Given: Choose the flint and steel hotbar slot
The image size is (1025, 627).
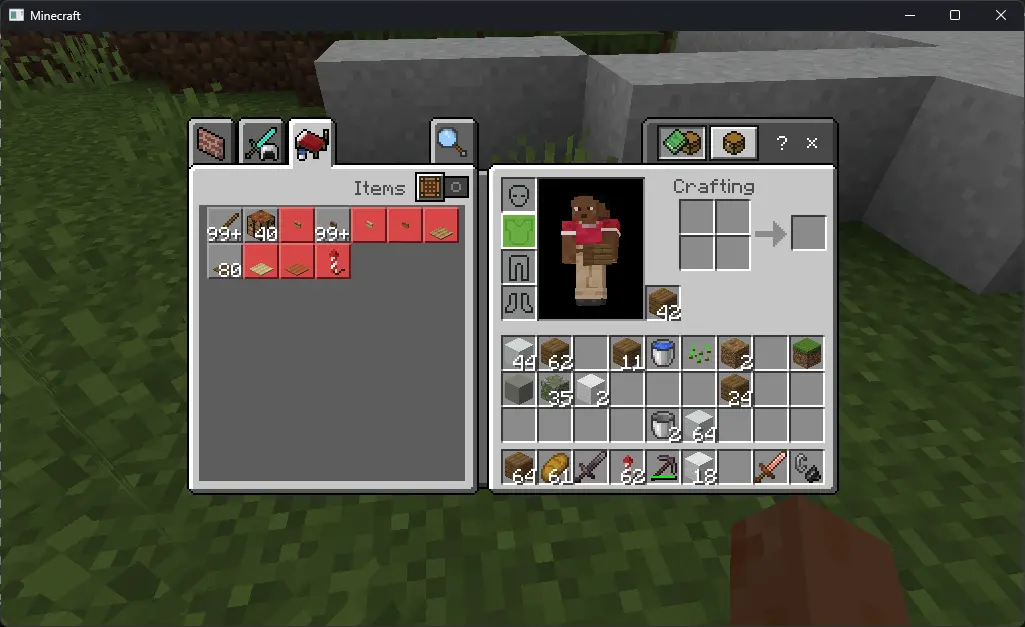Looking at the screenshot, I should coord(806,467).
